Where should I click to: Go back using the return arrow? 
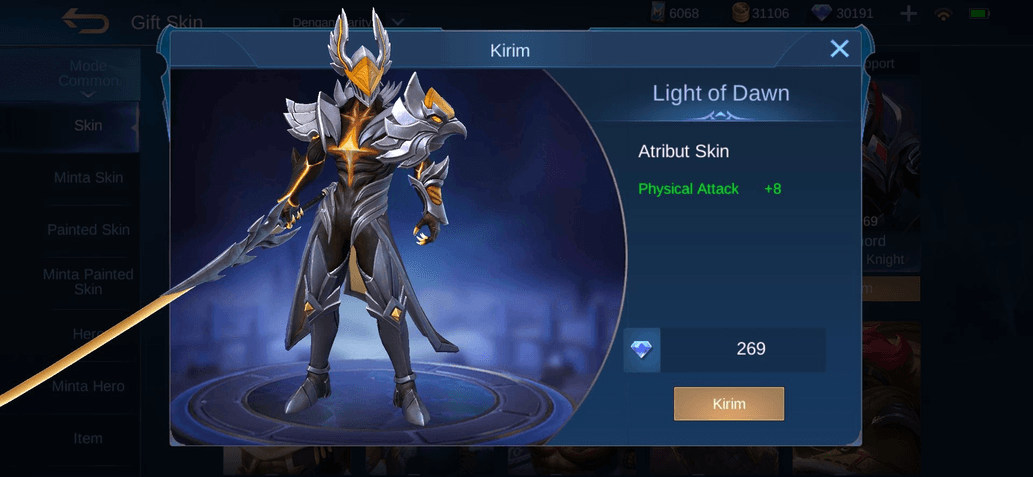(x=85, y=20)
